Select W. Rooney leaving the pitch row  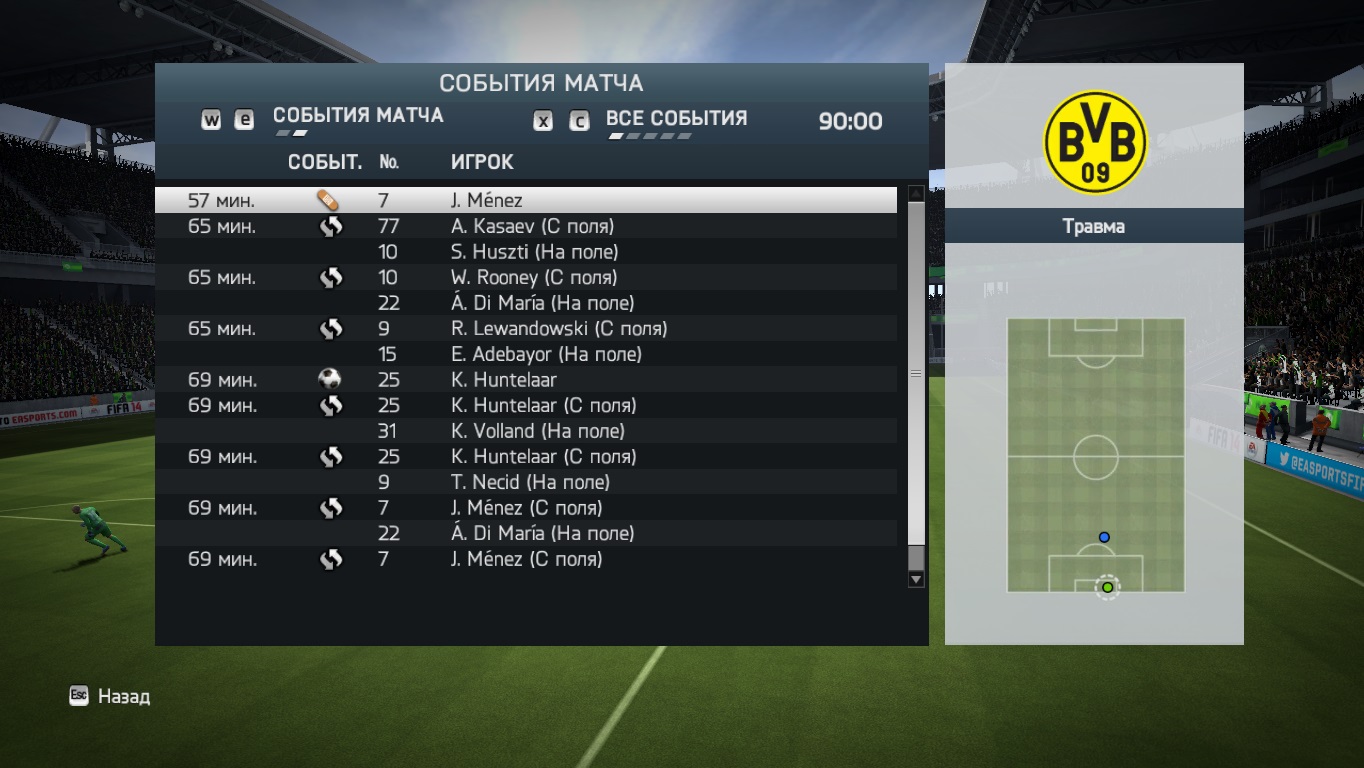tap(525, 277)
